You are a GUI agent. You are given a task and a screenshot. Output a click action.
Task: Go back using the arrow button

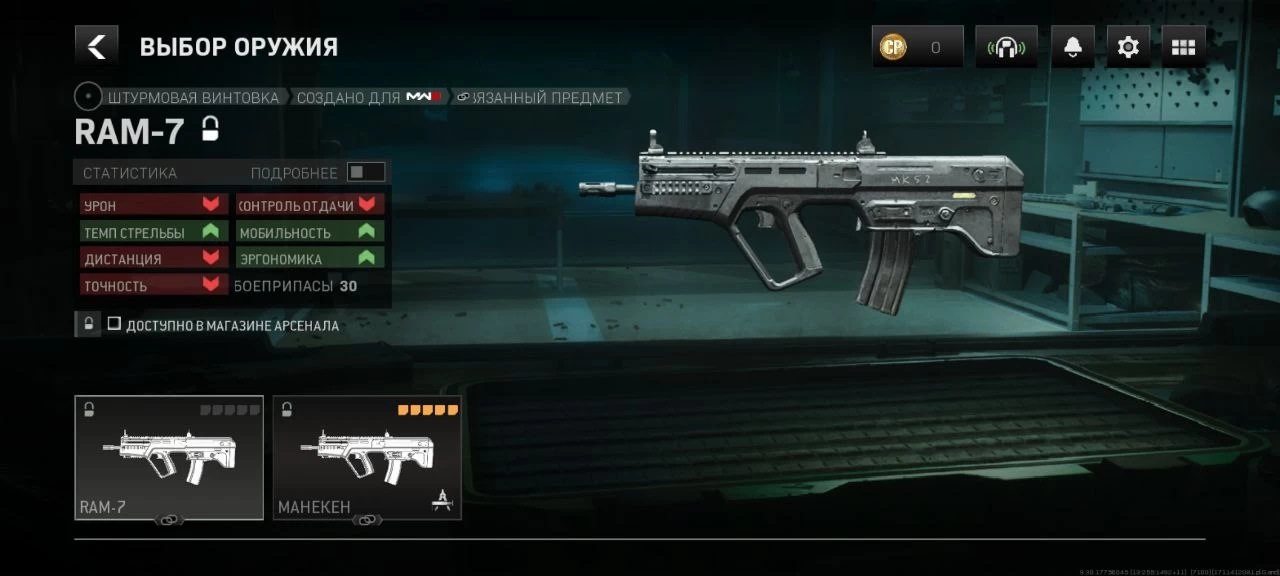[x=96, y=46]
